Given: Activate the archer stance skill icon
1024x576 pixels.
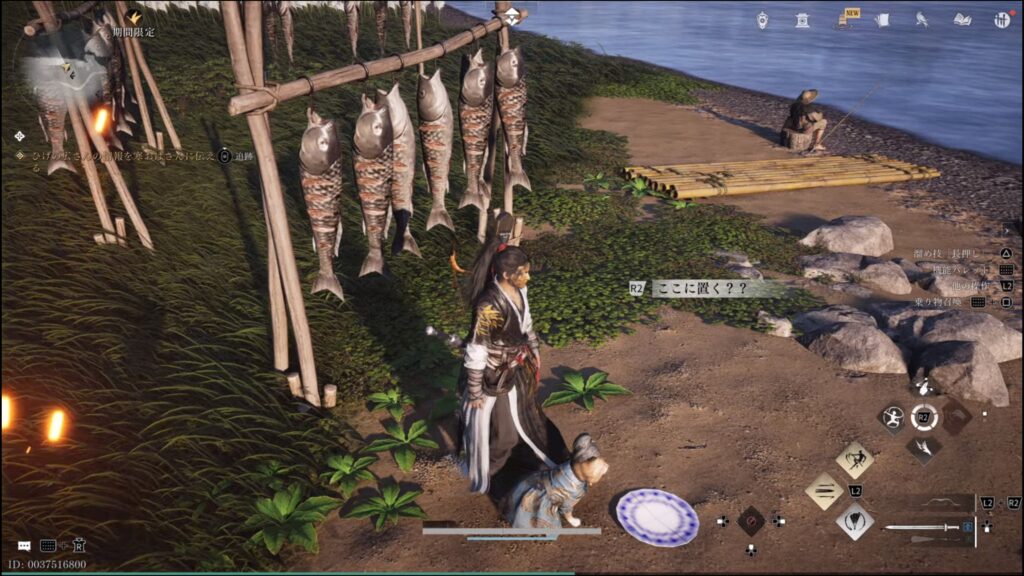Looking at the screenshot, I should [891, 417].
